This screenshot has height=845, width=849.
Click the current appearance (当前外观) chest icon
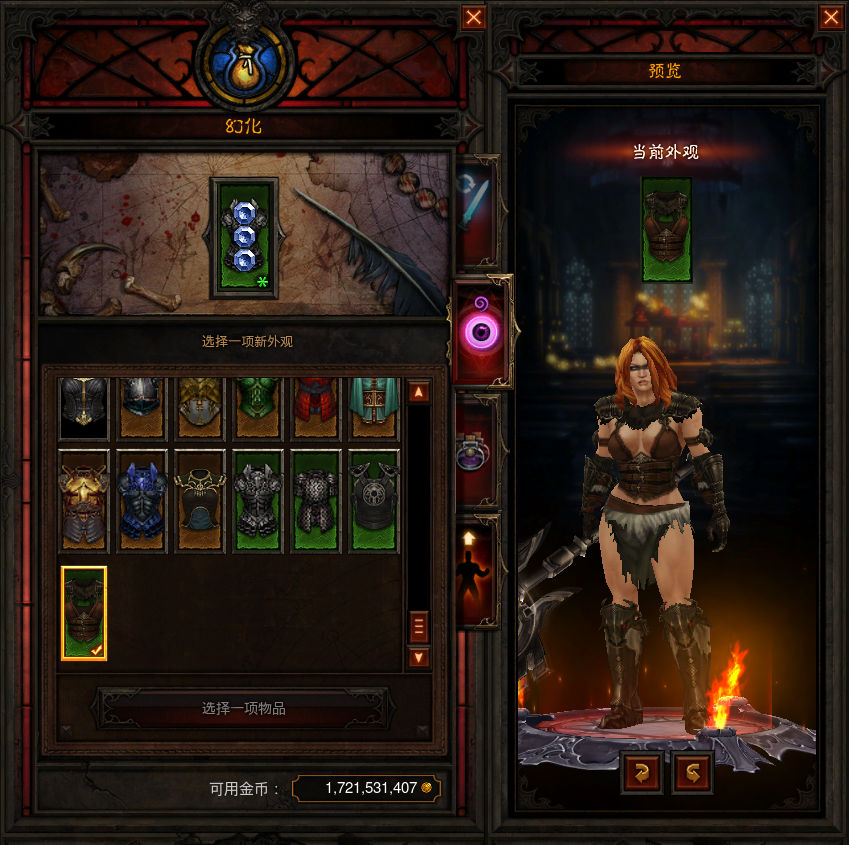666,230
